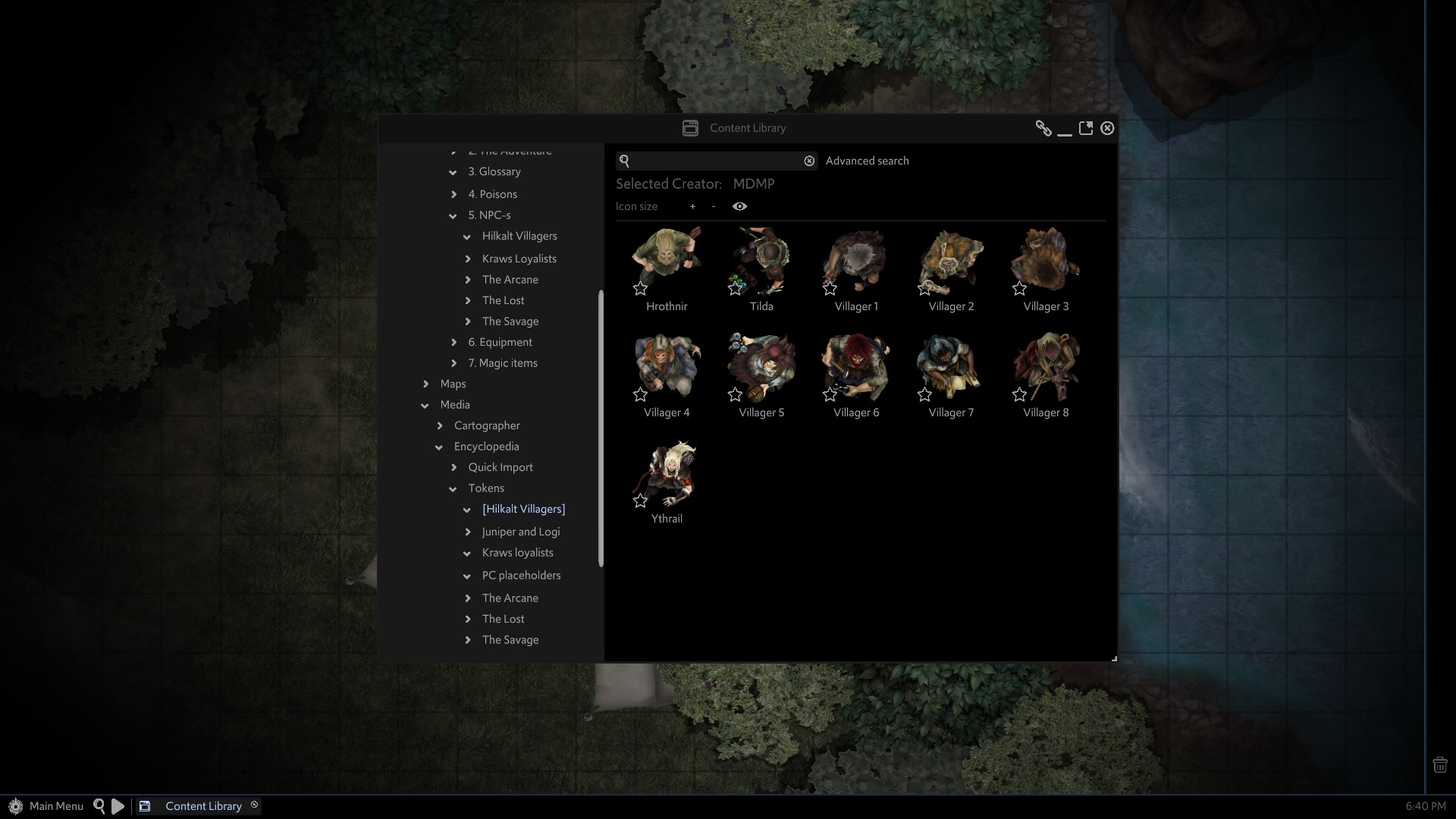Minimize the Content Library window
1456x819 pixels.
(1064, 129)
